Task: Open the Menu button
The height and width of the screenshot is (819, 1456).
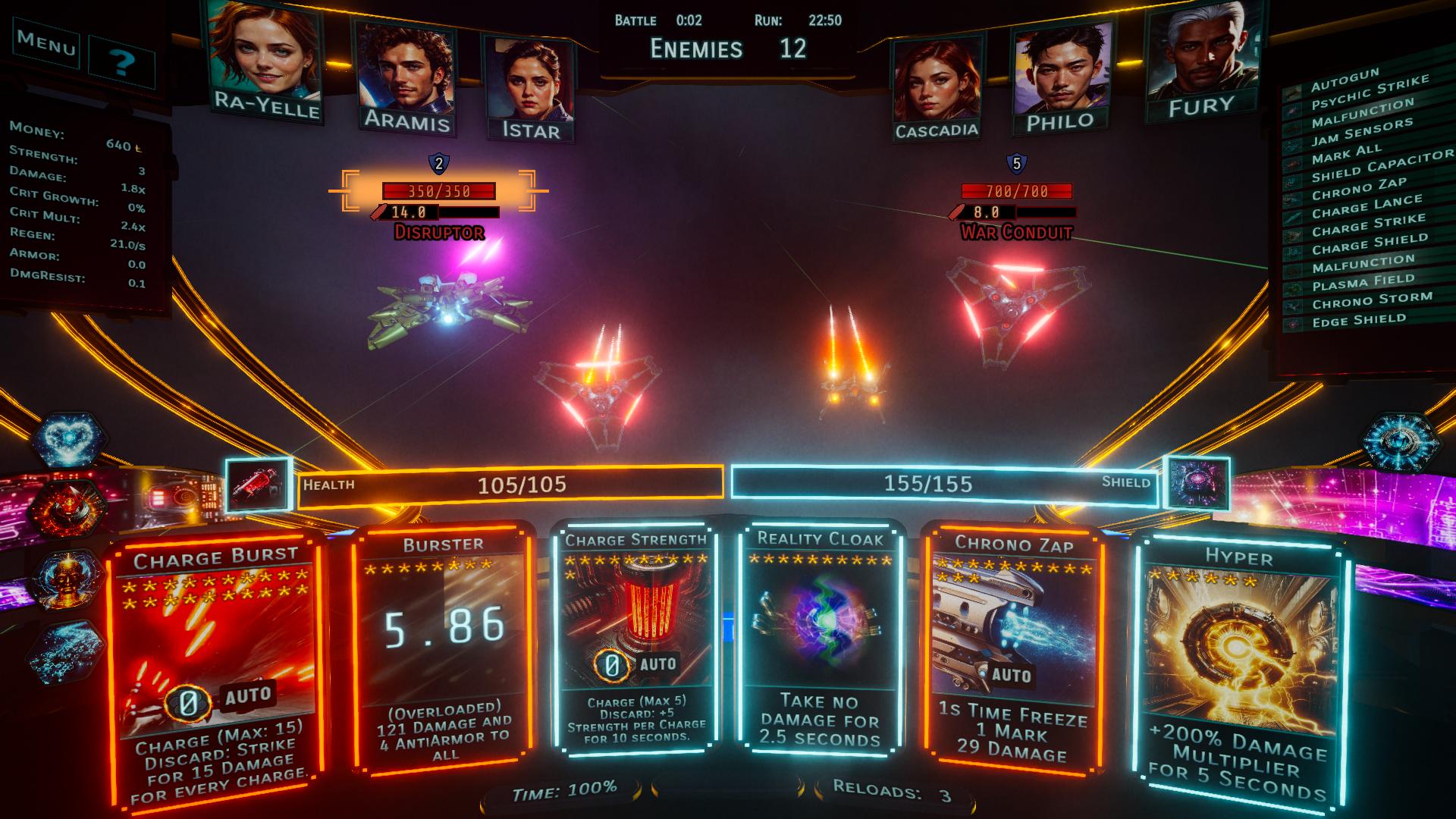Action: (47, 44)
